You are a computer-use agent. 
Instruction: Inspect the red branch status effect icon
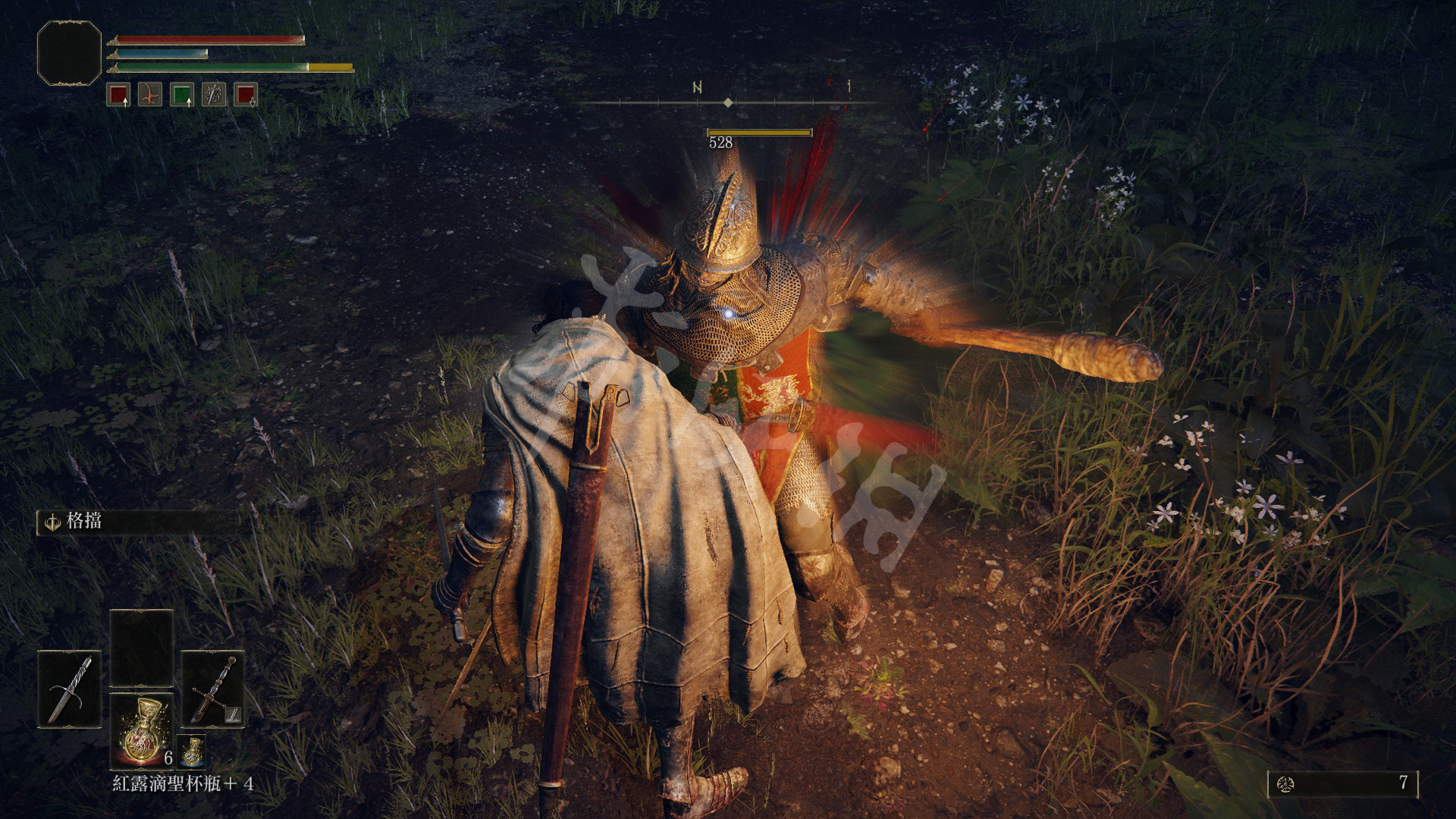[x=150, y=95]
